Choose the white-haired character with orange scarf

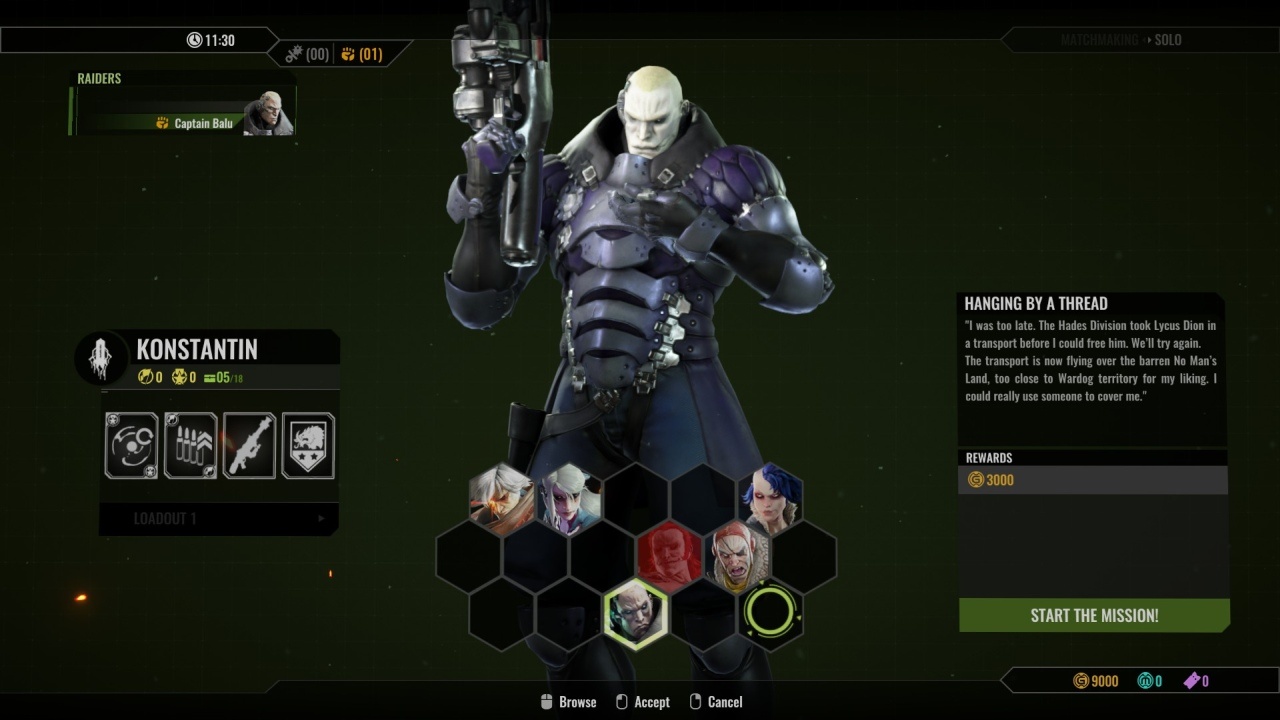[x=501, y=498]
